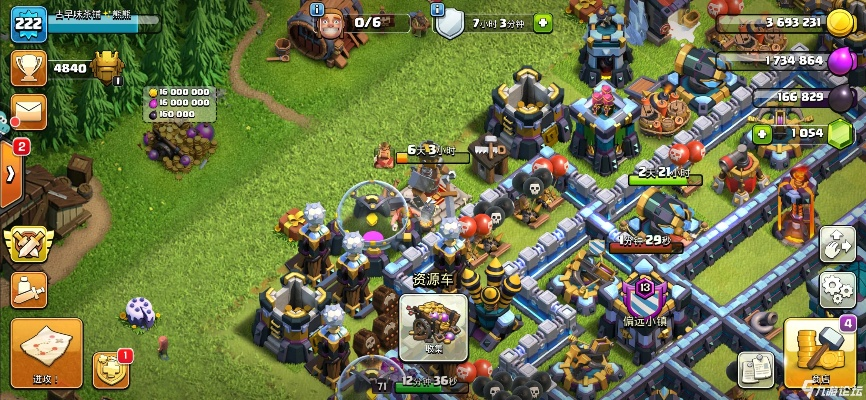Open the task list notes icon
This screenshot has width=866, height=400.
coord(756,368)
